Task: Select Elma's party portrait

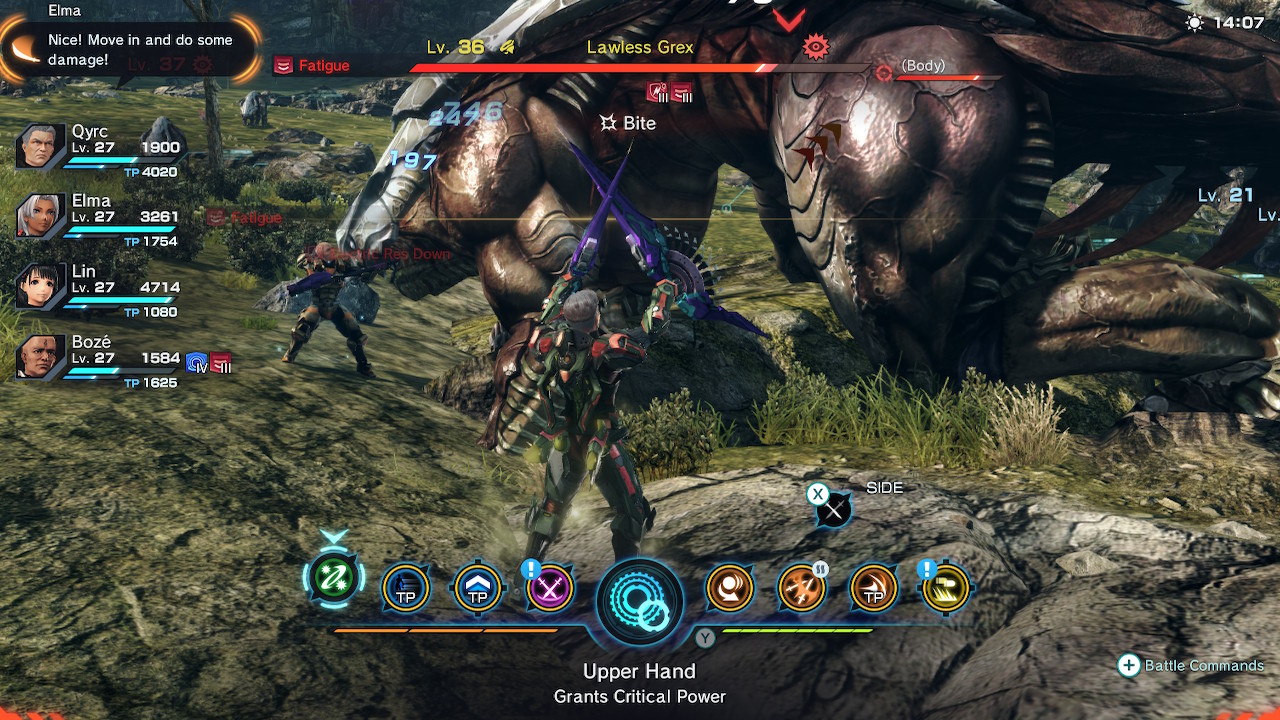Action: (x=41, y=216)
